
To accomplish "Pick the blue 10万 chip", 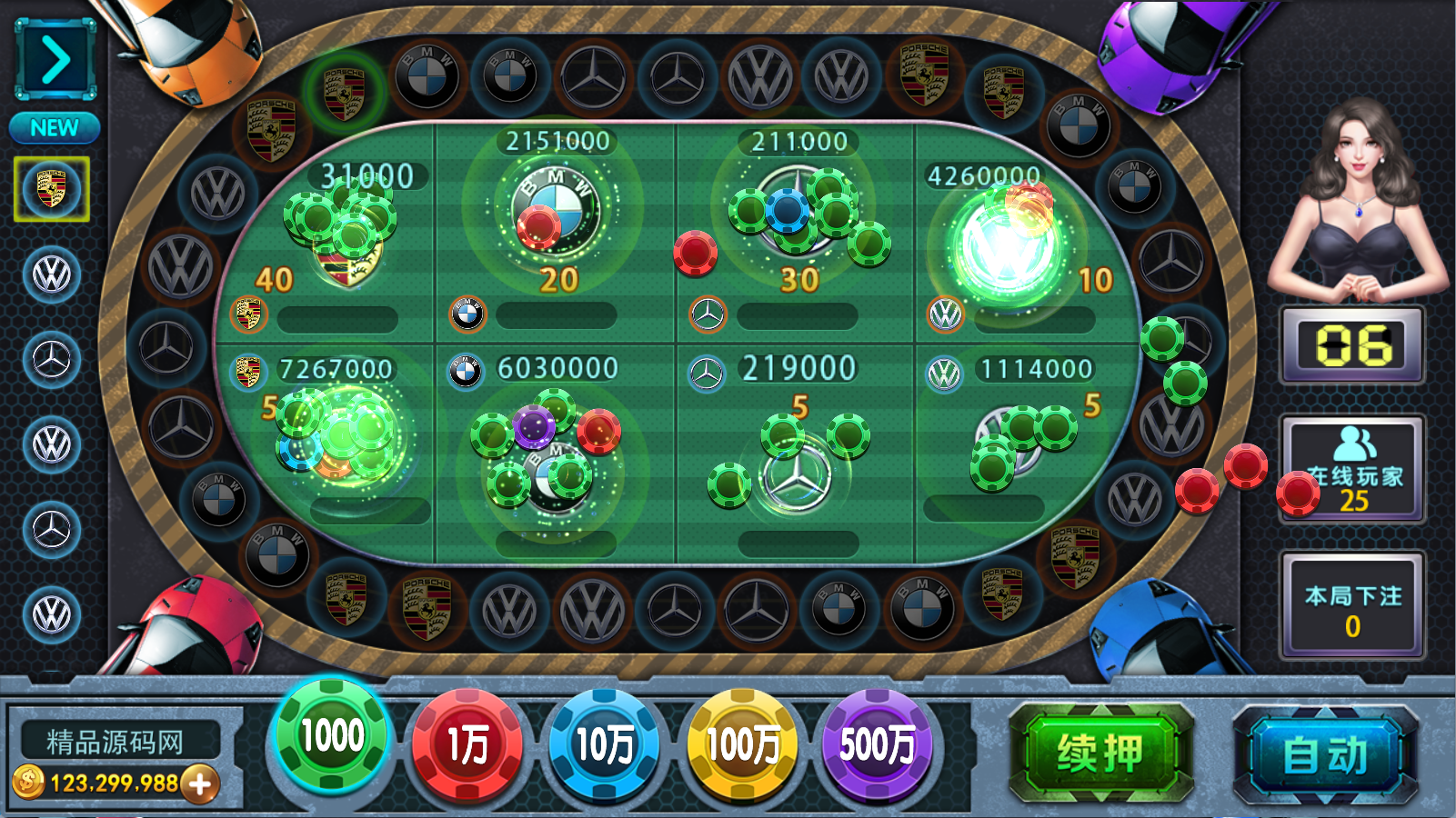I will [x=605, y=745].
